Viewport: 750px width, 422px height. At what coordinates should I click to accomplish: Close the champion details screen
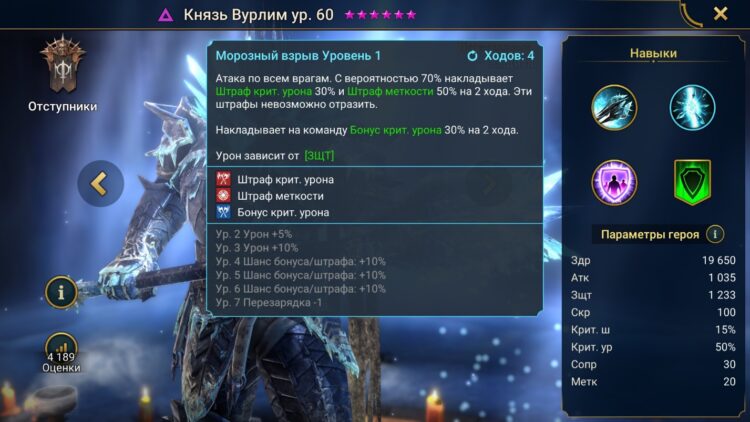720,14
